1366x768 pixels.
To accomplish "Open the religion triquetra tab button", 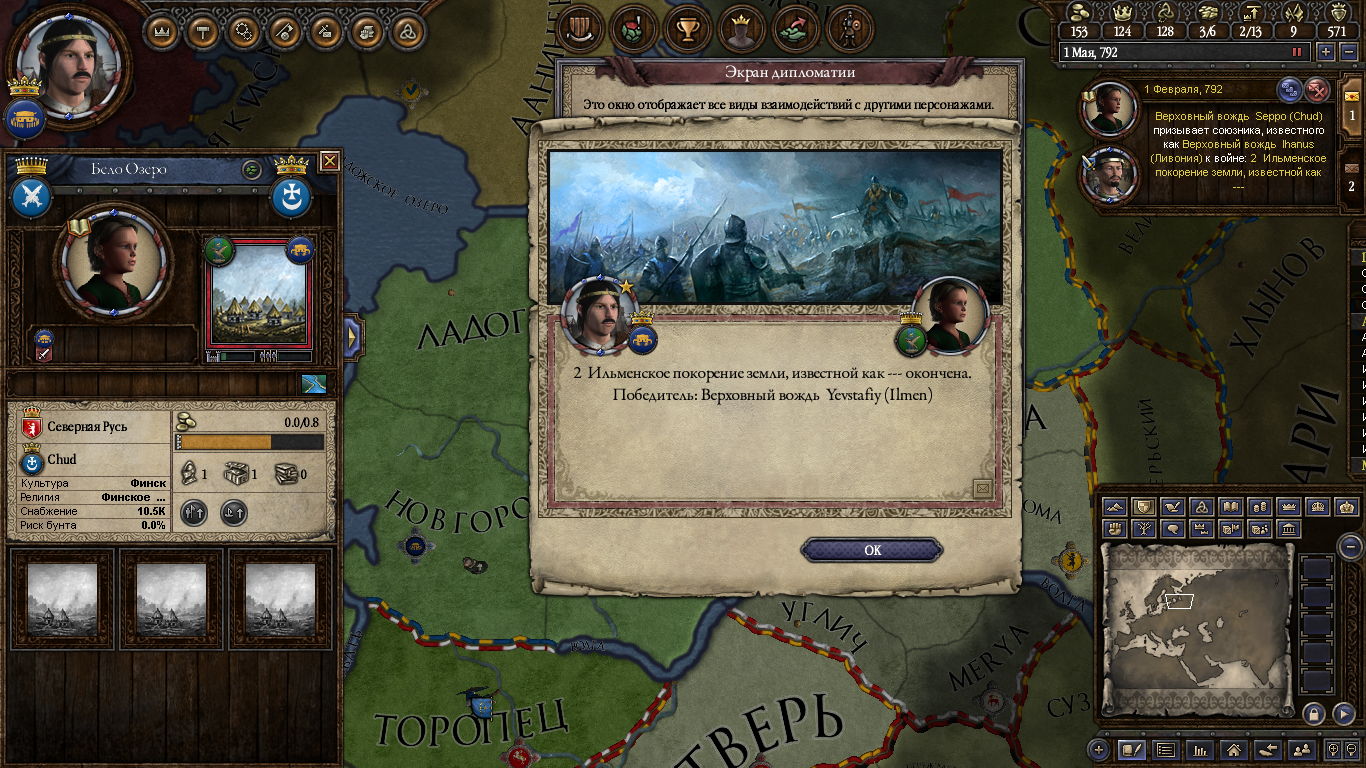I will pyautogui.click(x=407, y=31).
